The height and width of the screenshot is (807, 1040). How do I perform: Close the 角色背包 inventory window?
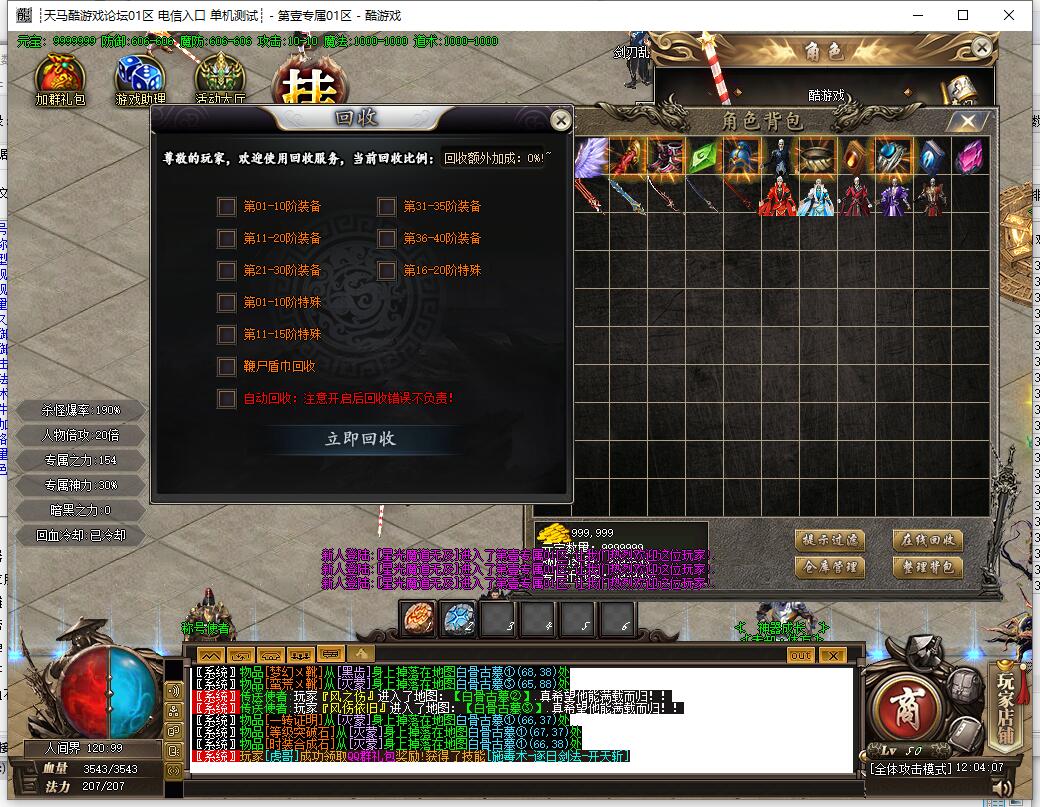pyautogui.click(x=966, y=122)
